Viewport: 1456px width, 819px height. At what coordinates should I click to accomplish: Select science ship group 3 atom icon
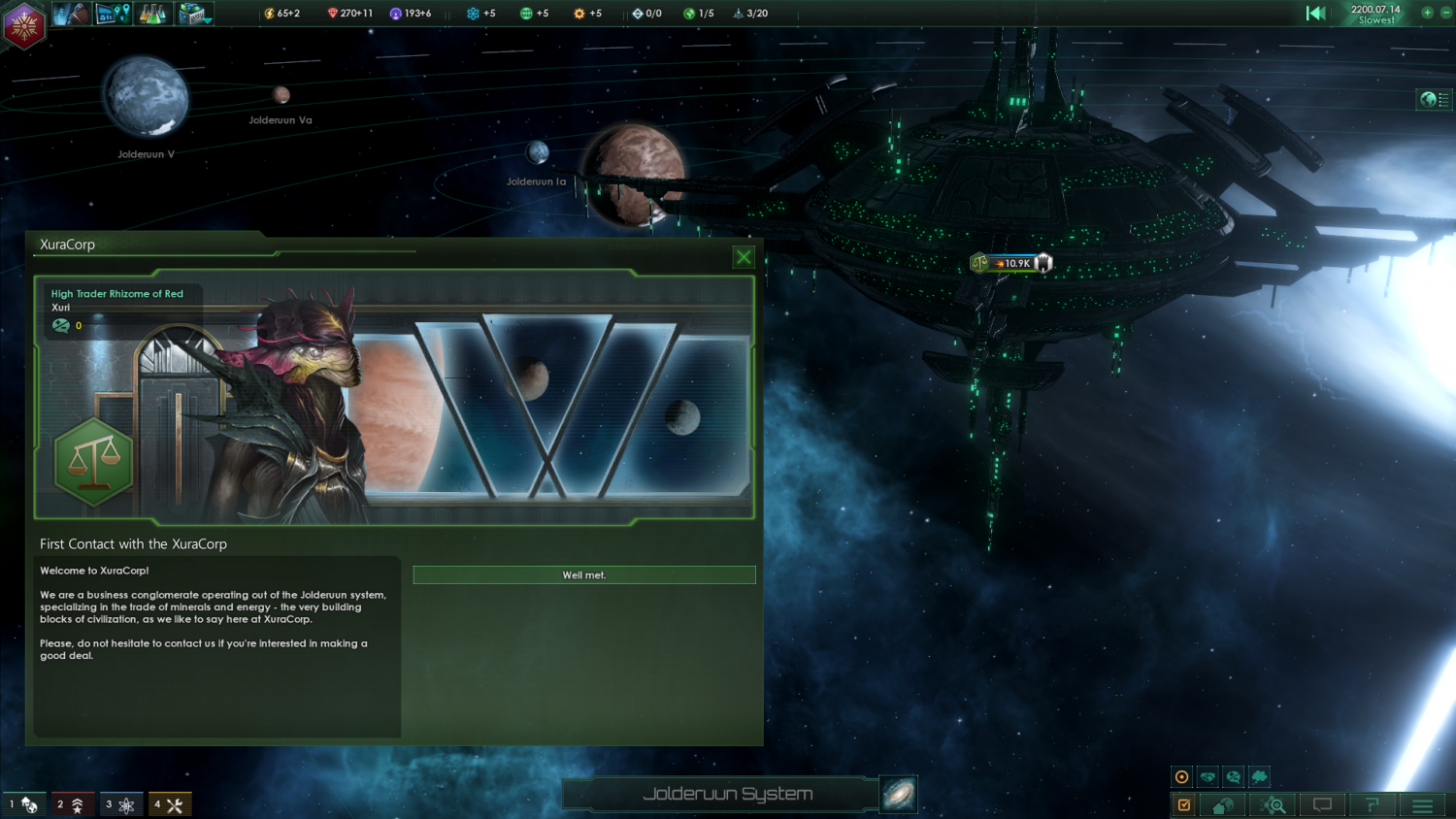(x=121, y=803)
